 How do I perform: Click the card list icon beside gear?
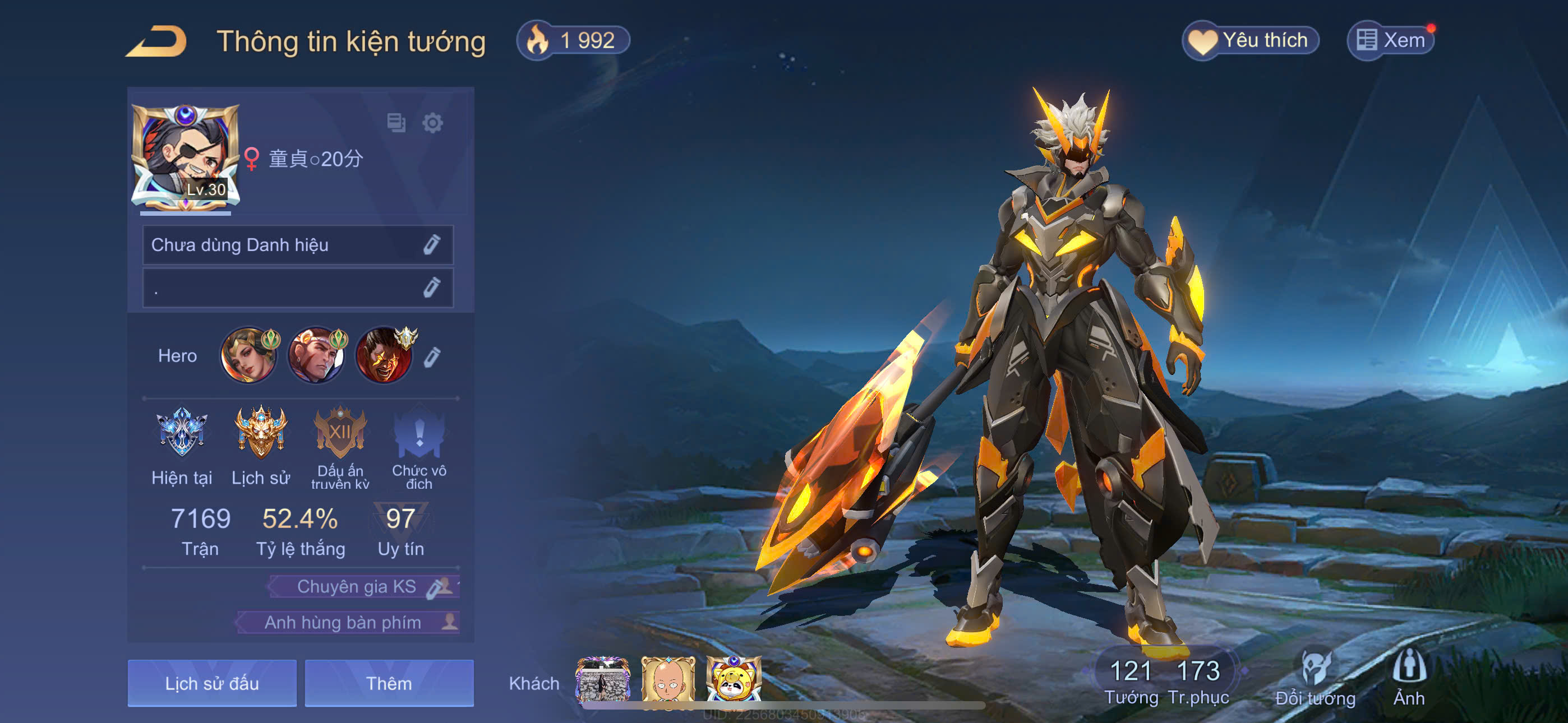tap(396, 123)
